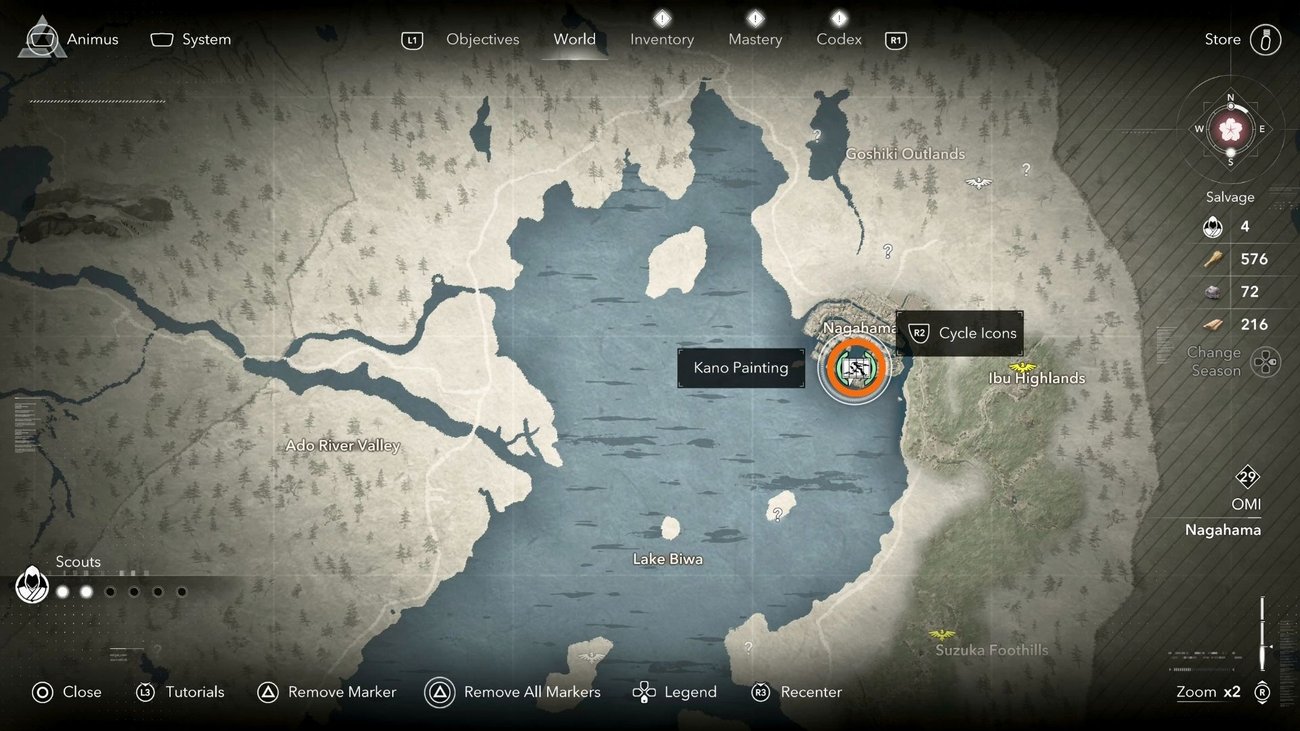This screenshot has height=731, width=1300.
Task: Select the Suzuka Foothills viewpoint eagle icon
Action: click(x=941, y=635)
